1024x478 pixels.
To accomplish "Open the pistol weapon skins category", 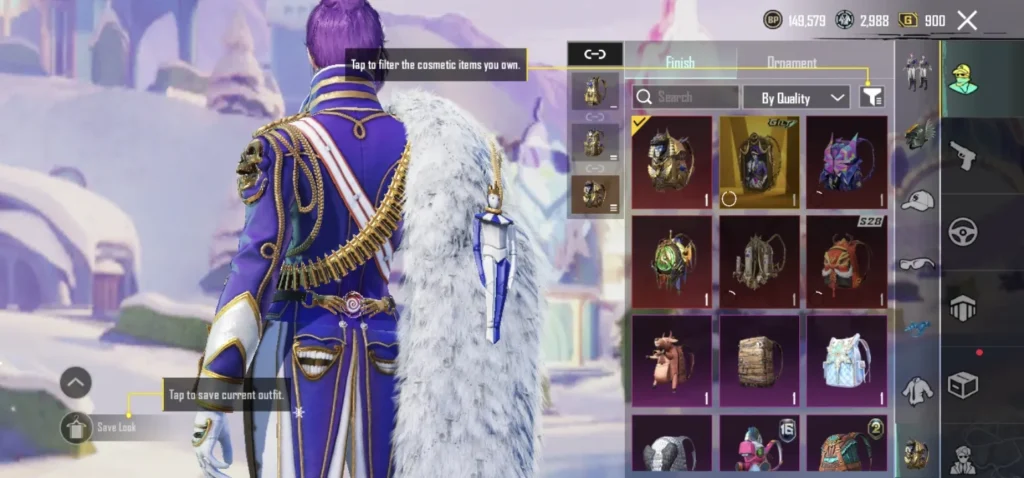I will (x=962, y=155).
